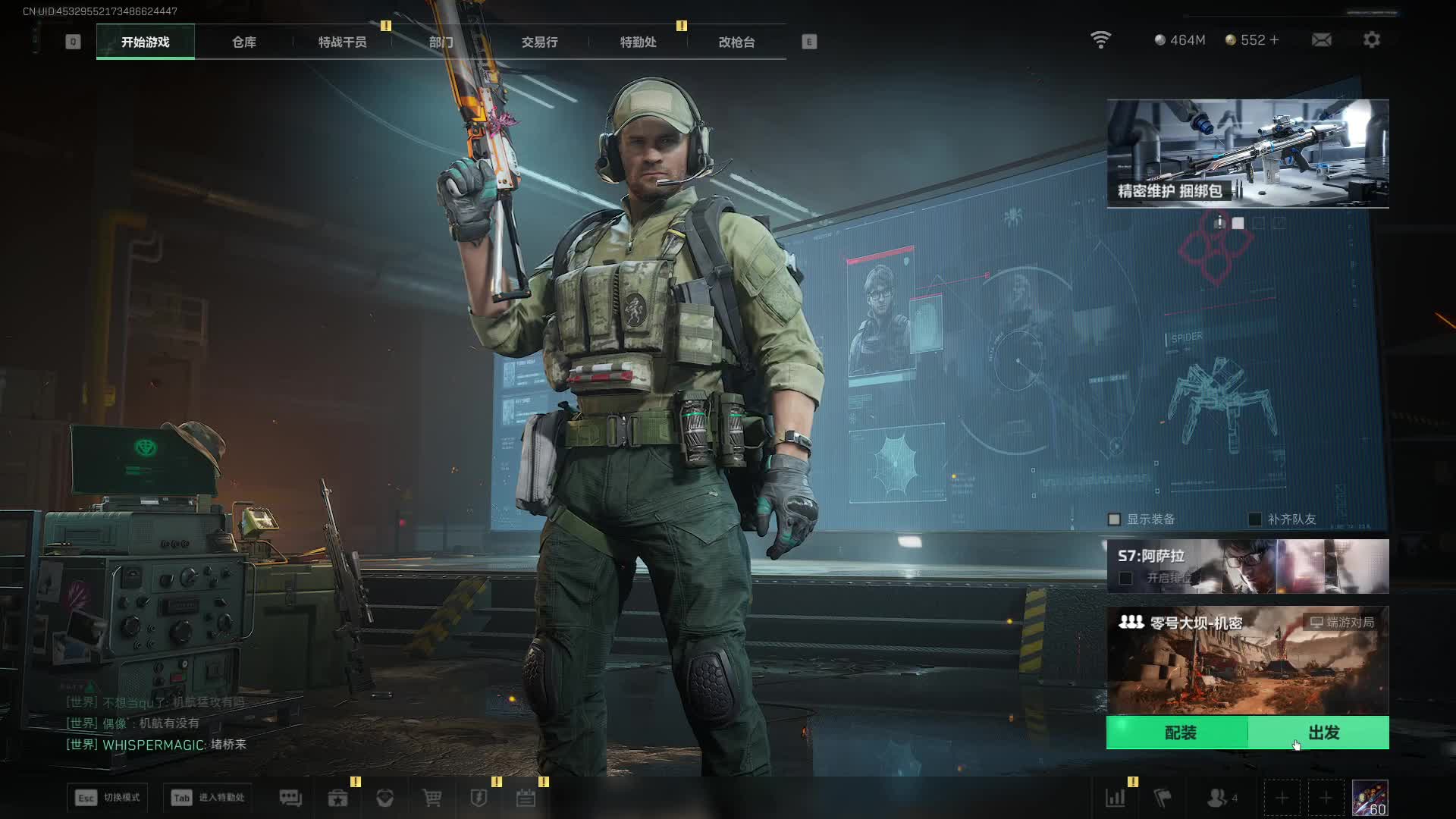Open the chat bubble icon
1456x819 pixels.
point(290,798)
